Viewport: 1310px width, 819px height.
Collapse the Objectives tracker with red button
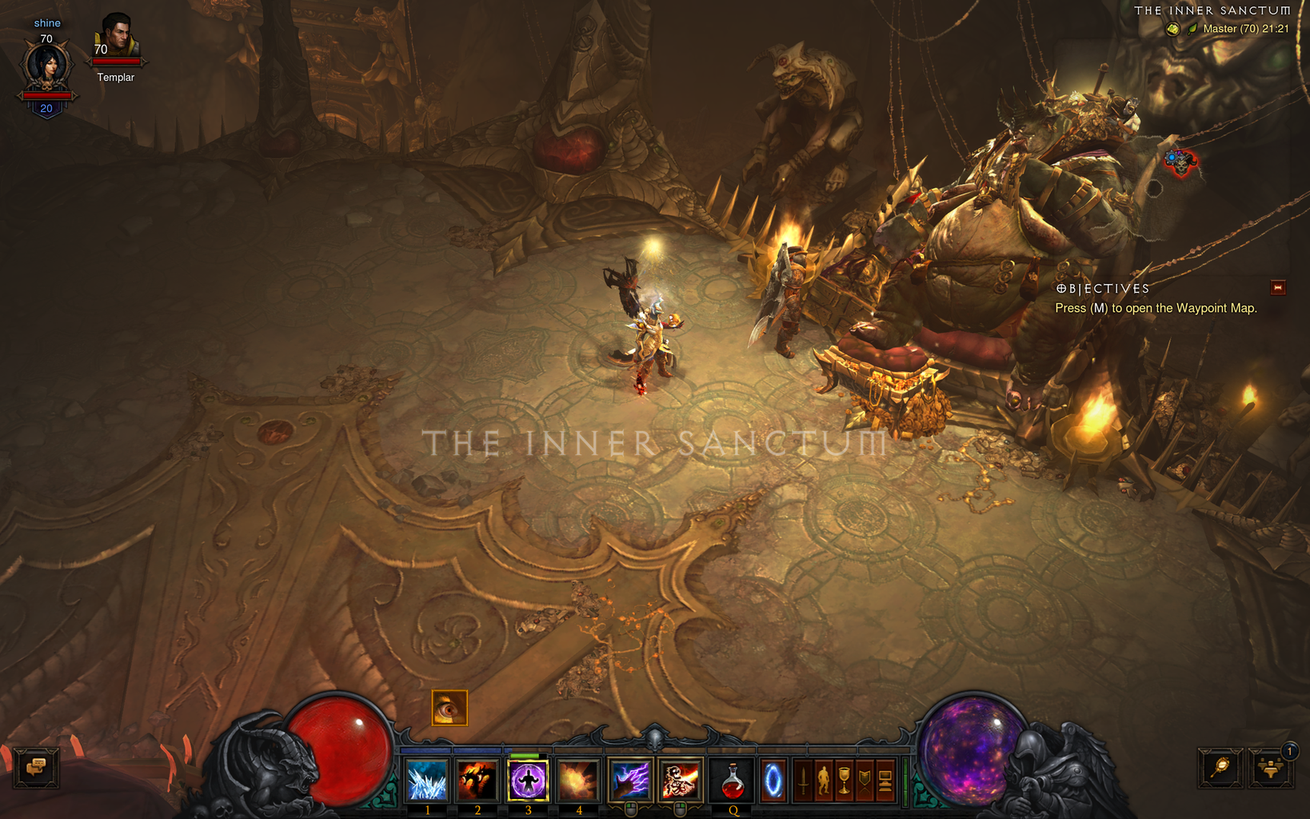(x=1277, y=288)
